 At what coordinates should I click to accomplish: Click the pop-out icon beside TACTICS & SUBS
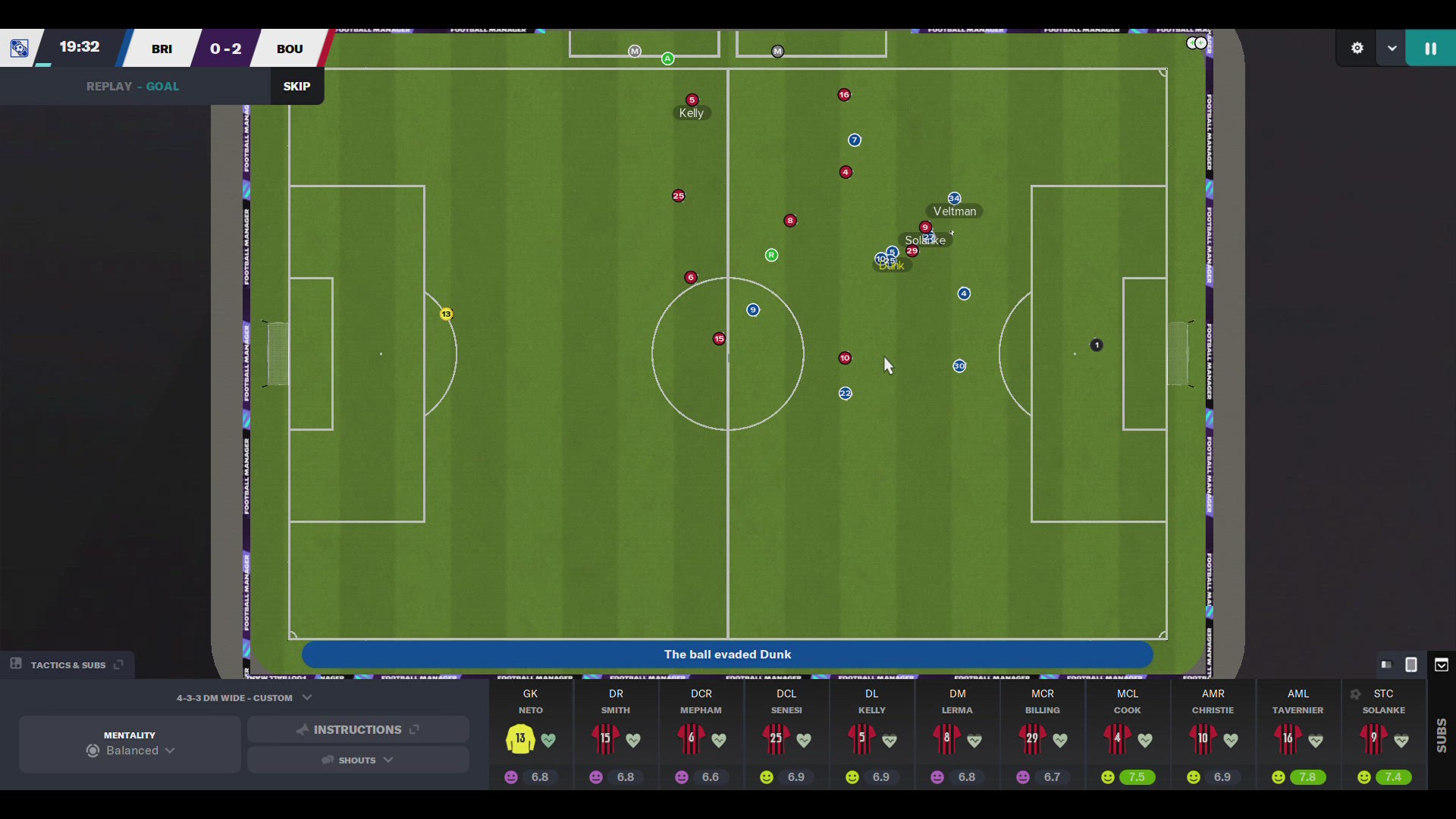(118, 665)
